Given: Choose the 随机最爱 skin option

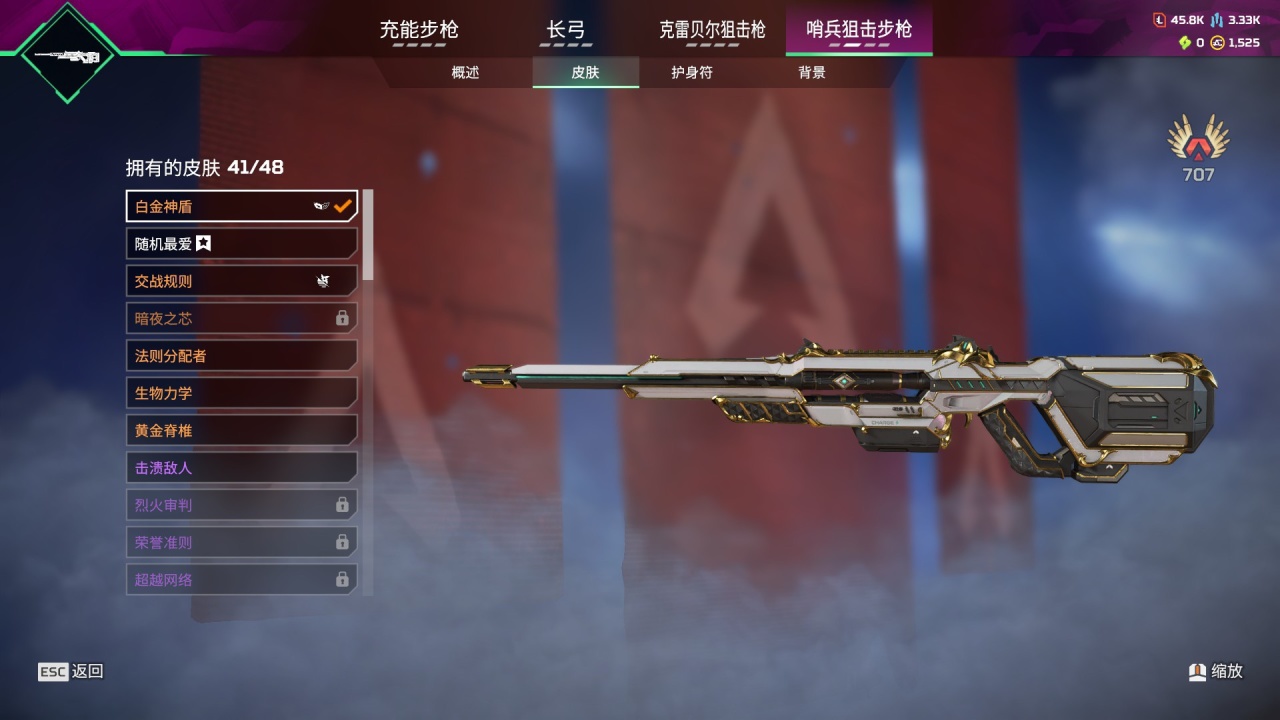Looking at the screenshot, I should click(241, 243).
